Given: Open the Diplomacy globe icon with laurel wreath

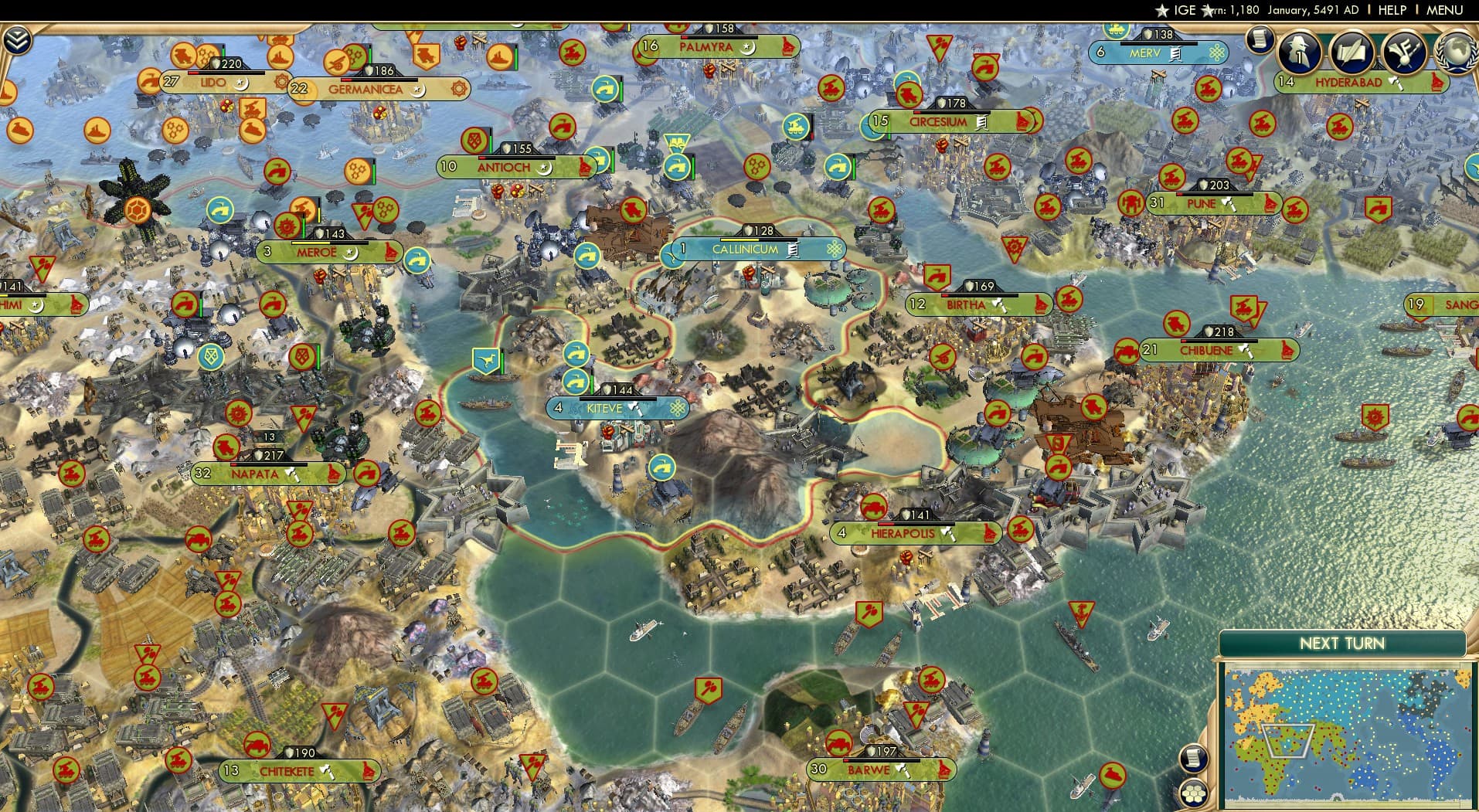Looking at the screenshot, I should [x=1457, y=54].
